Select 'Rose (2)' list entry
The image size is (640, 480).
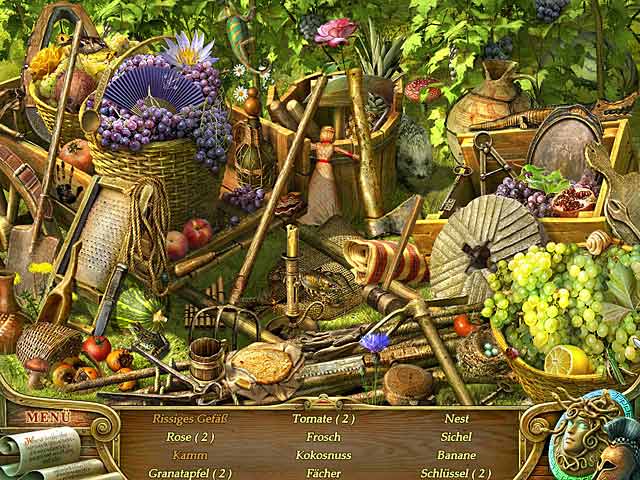pyautogui.click(x=190, y=437)
